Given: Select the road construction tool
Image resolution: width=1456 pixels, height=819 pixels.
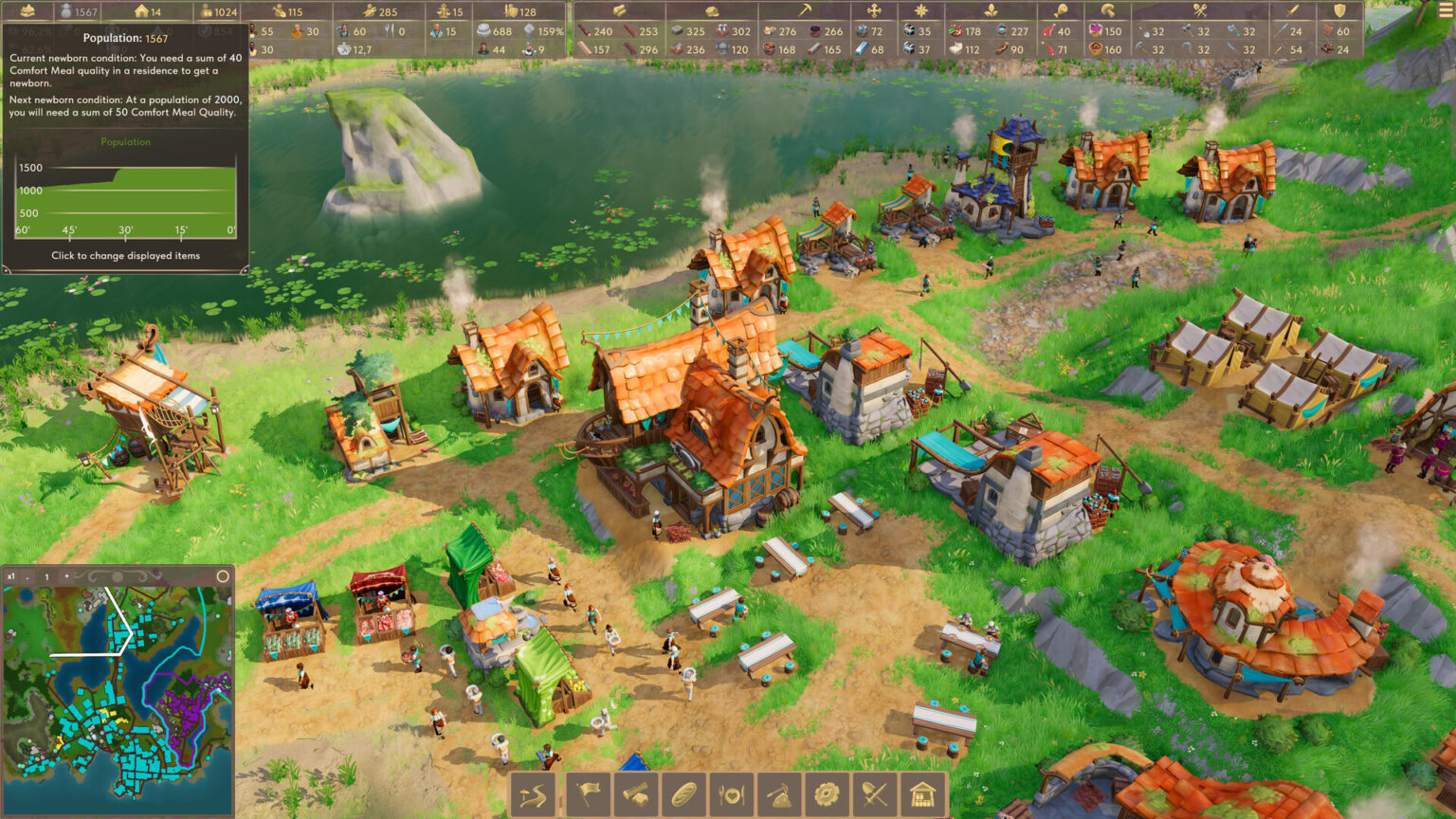Looking at the screenshot, I should (x=531, y=794).
